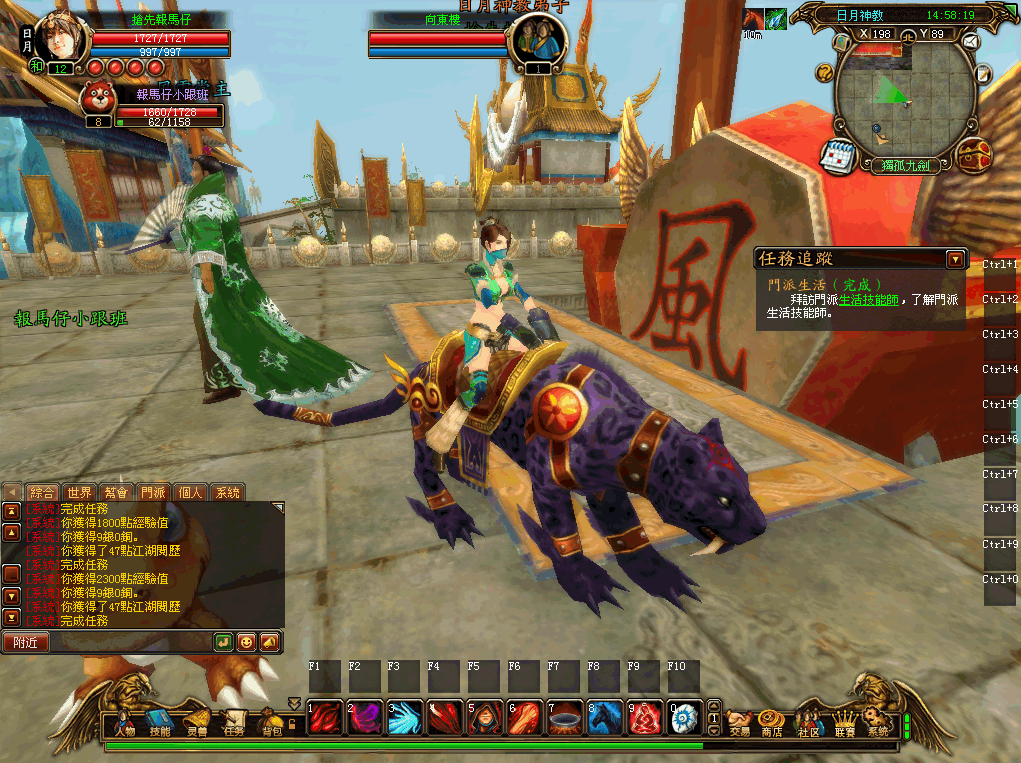
Task: Activate the red claw skill in slot 1
Action: 323,717
